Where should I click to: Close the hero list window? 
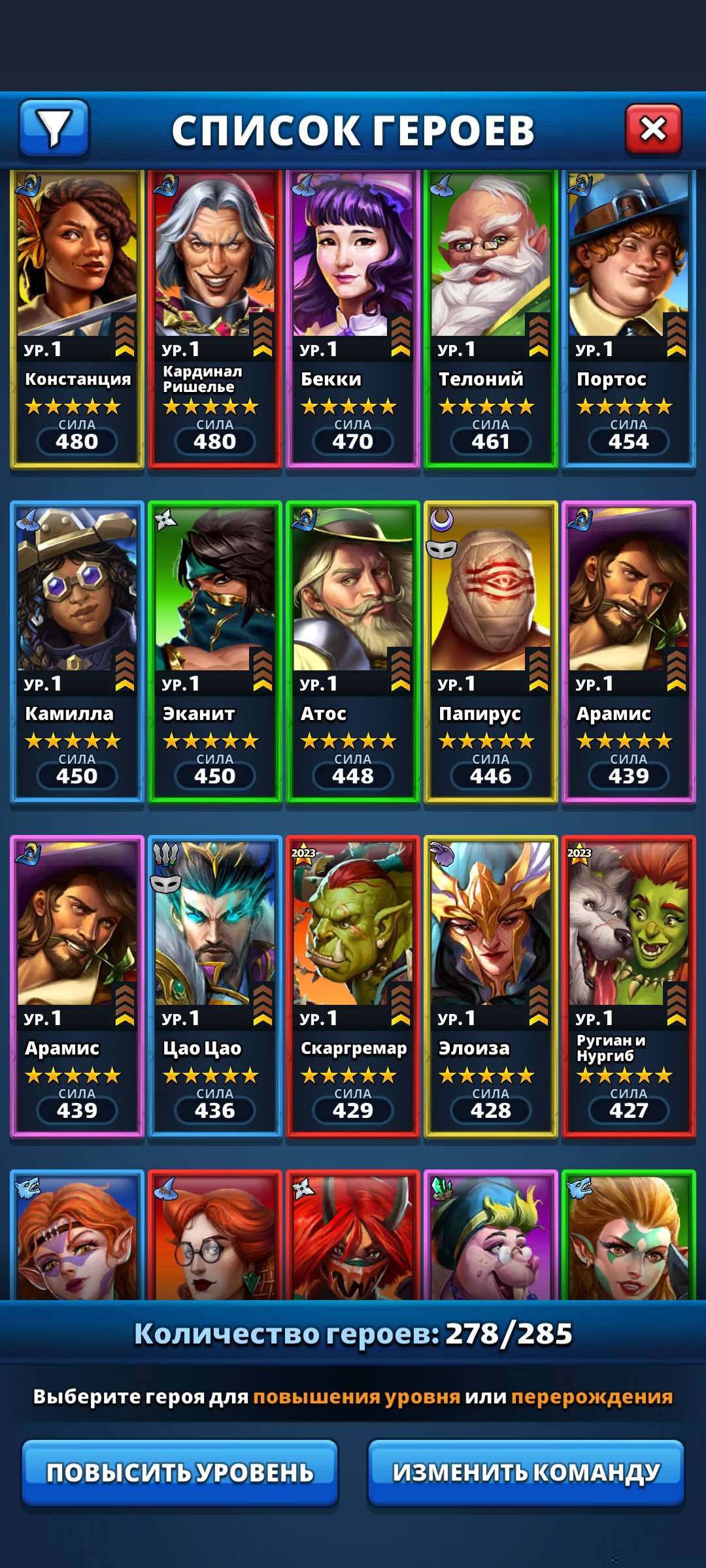[x=653, y=129]
